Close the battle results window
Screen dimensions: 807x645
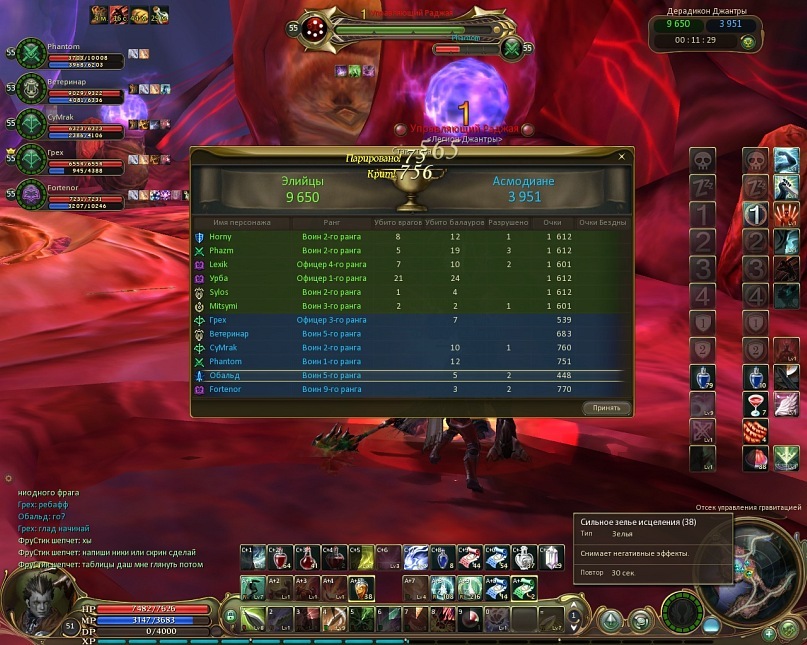pos(621,157)
